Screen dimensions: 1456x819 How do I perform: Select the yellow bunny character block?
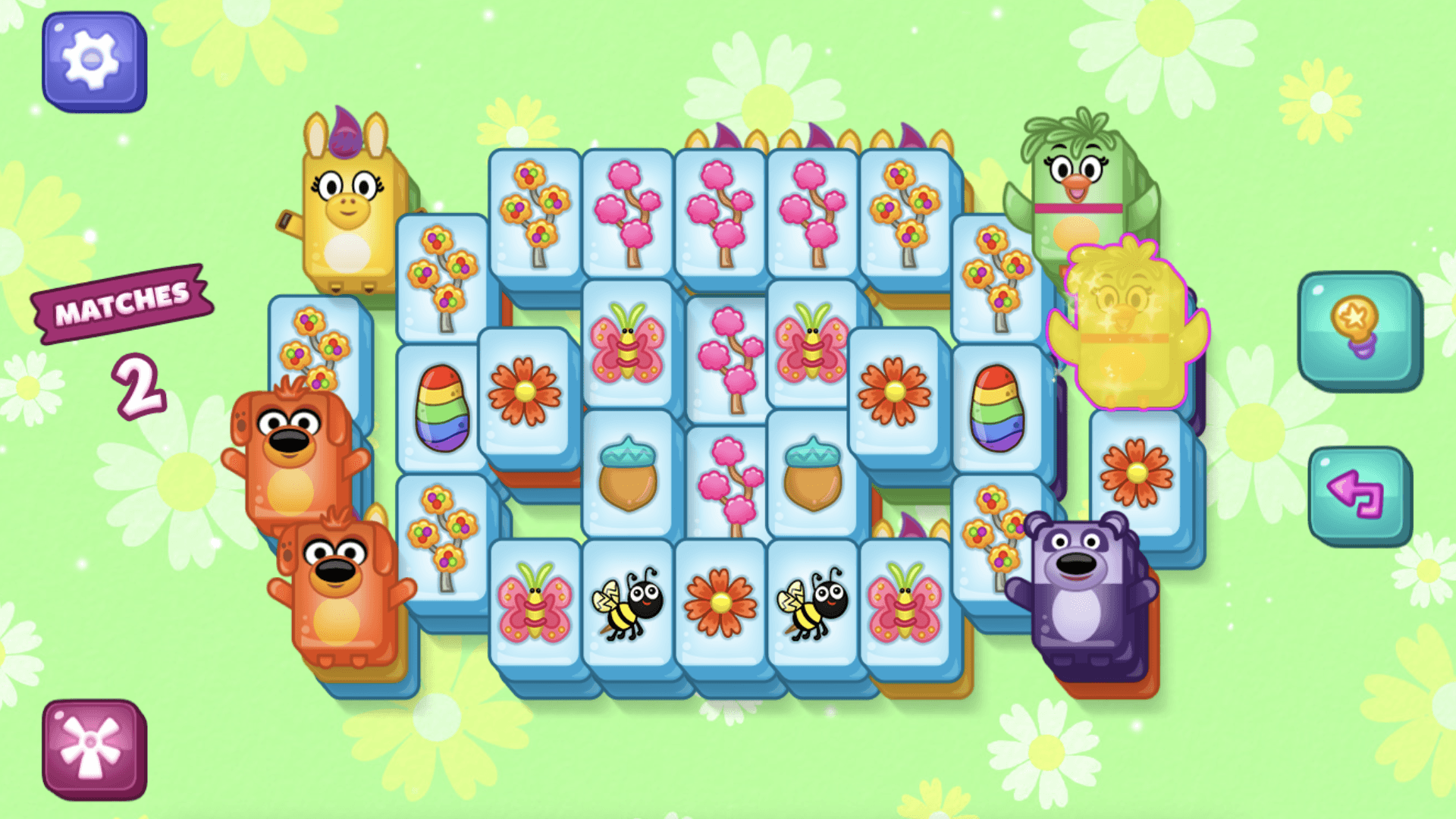click(x=348, y=212)
